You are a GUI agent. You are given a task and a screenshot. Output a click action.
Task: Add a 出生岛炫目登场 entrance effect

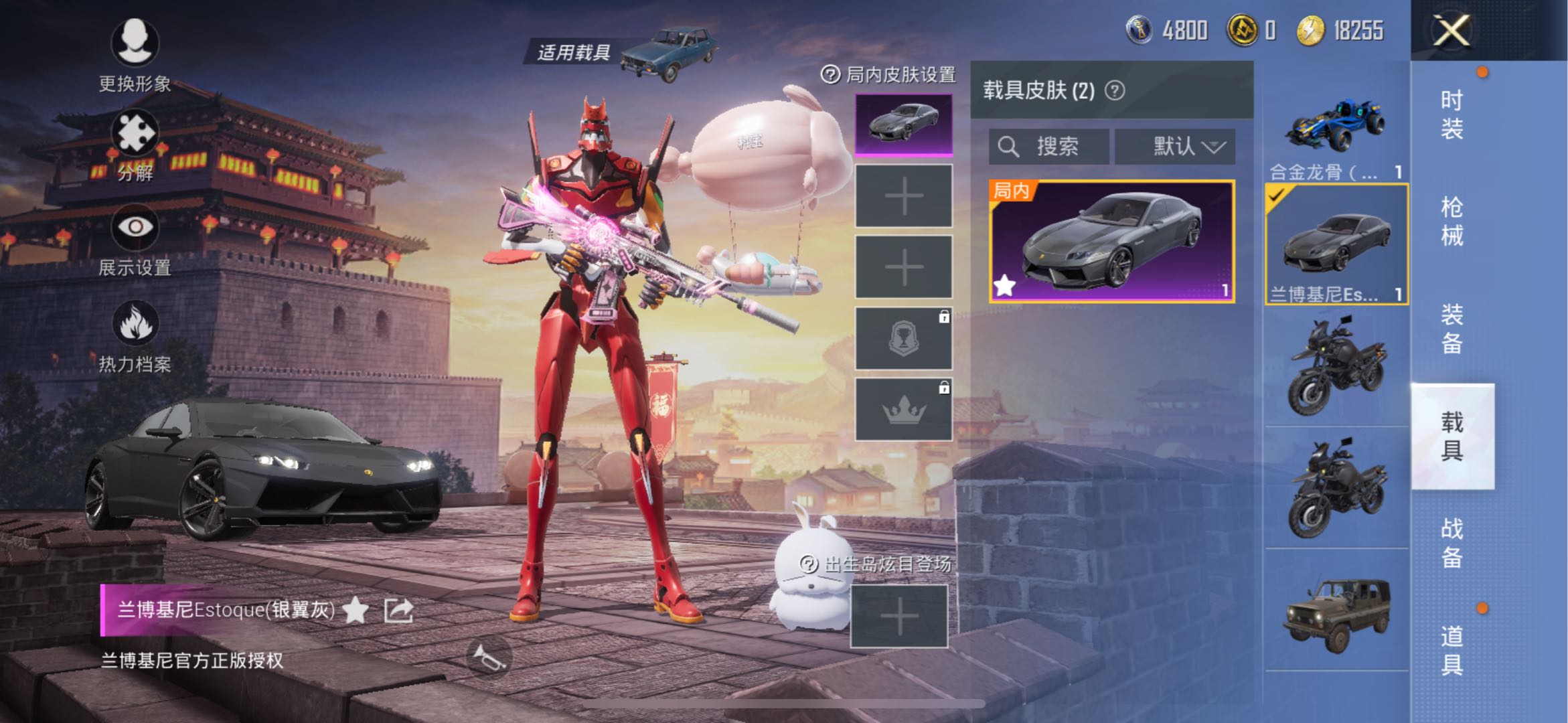tap(899, 617)
